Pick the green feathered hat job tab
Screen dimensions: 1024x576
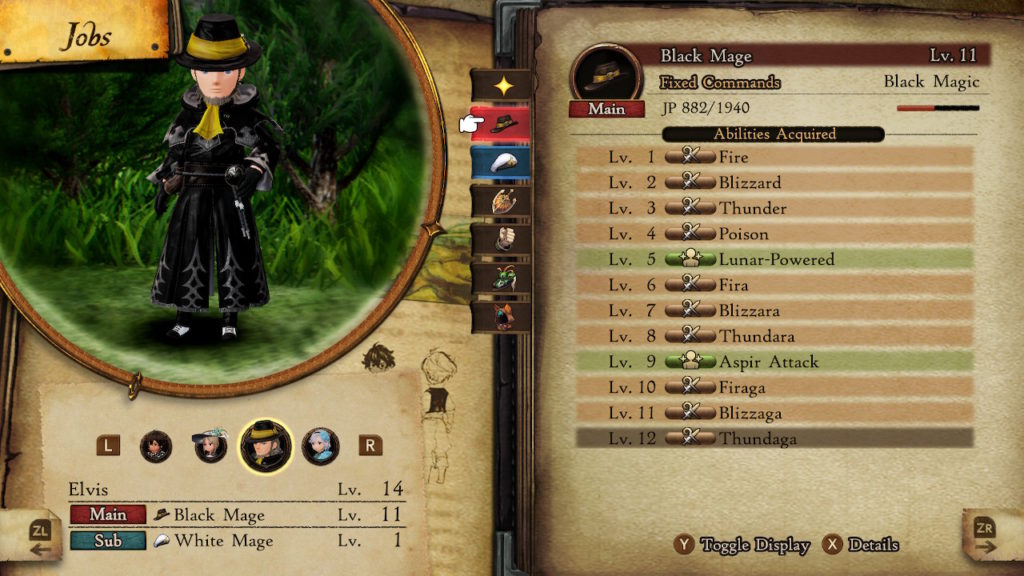(501, 277)
